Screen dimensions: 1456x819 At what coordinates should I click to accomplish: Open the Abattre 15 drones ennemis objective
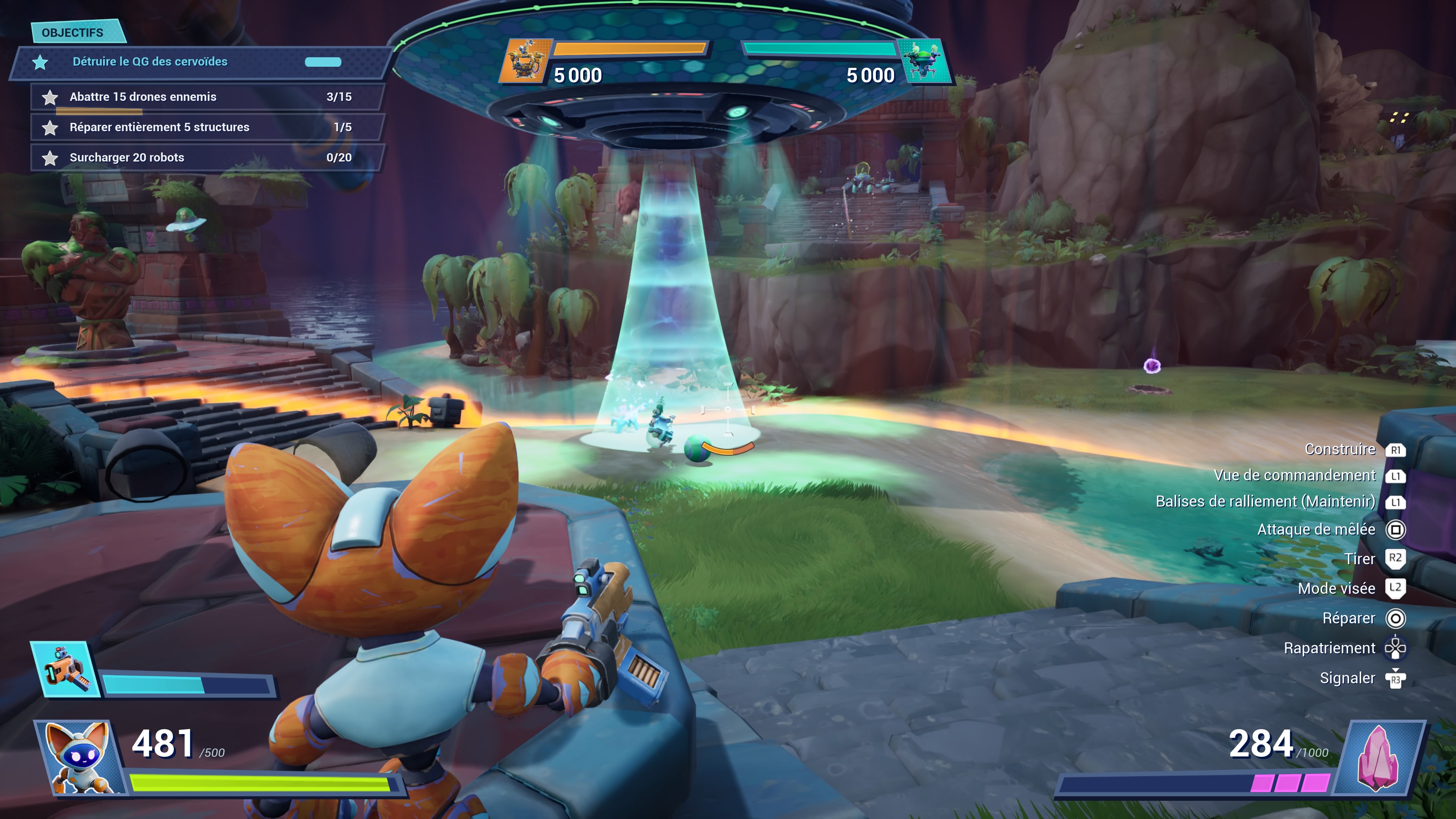pyautogui.click(x=143, y=97)
